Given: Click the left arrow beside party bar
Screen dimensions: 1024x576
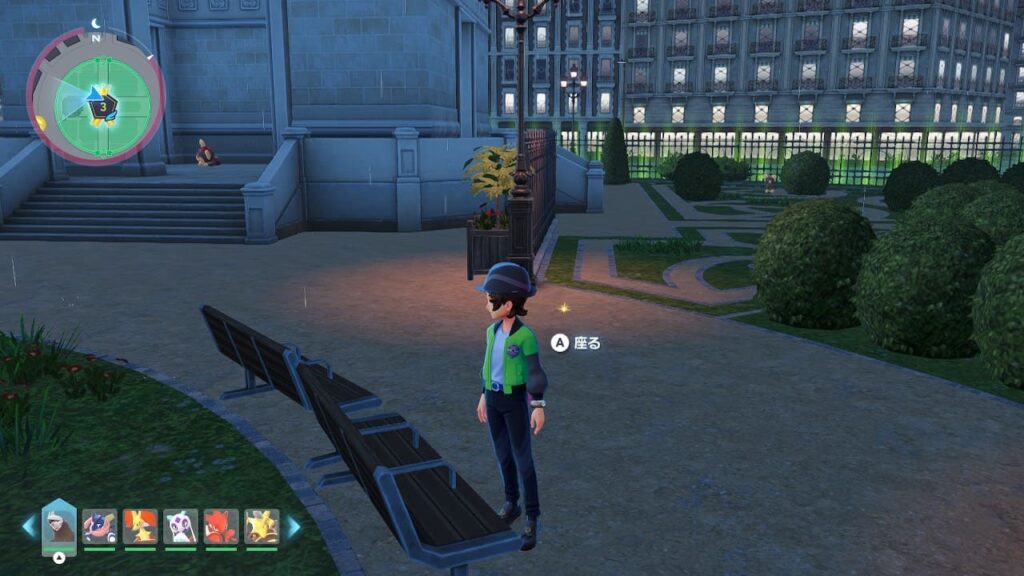Looking at the screenshot, I should click(29, 527).
